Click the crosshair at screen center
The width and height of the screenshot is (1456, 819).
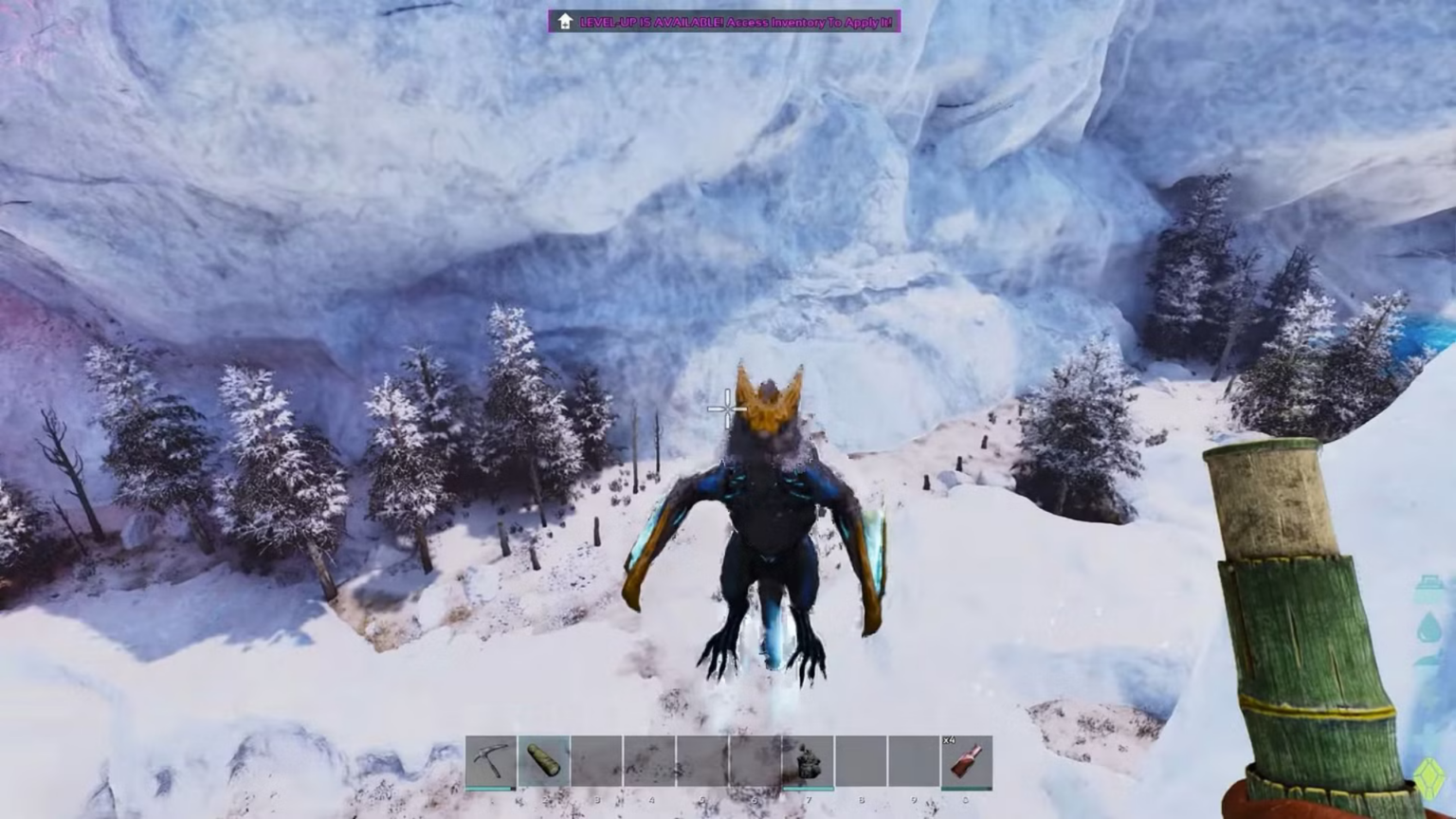(725, 408)
